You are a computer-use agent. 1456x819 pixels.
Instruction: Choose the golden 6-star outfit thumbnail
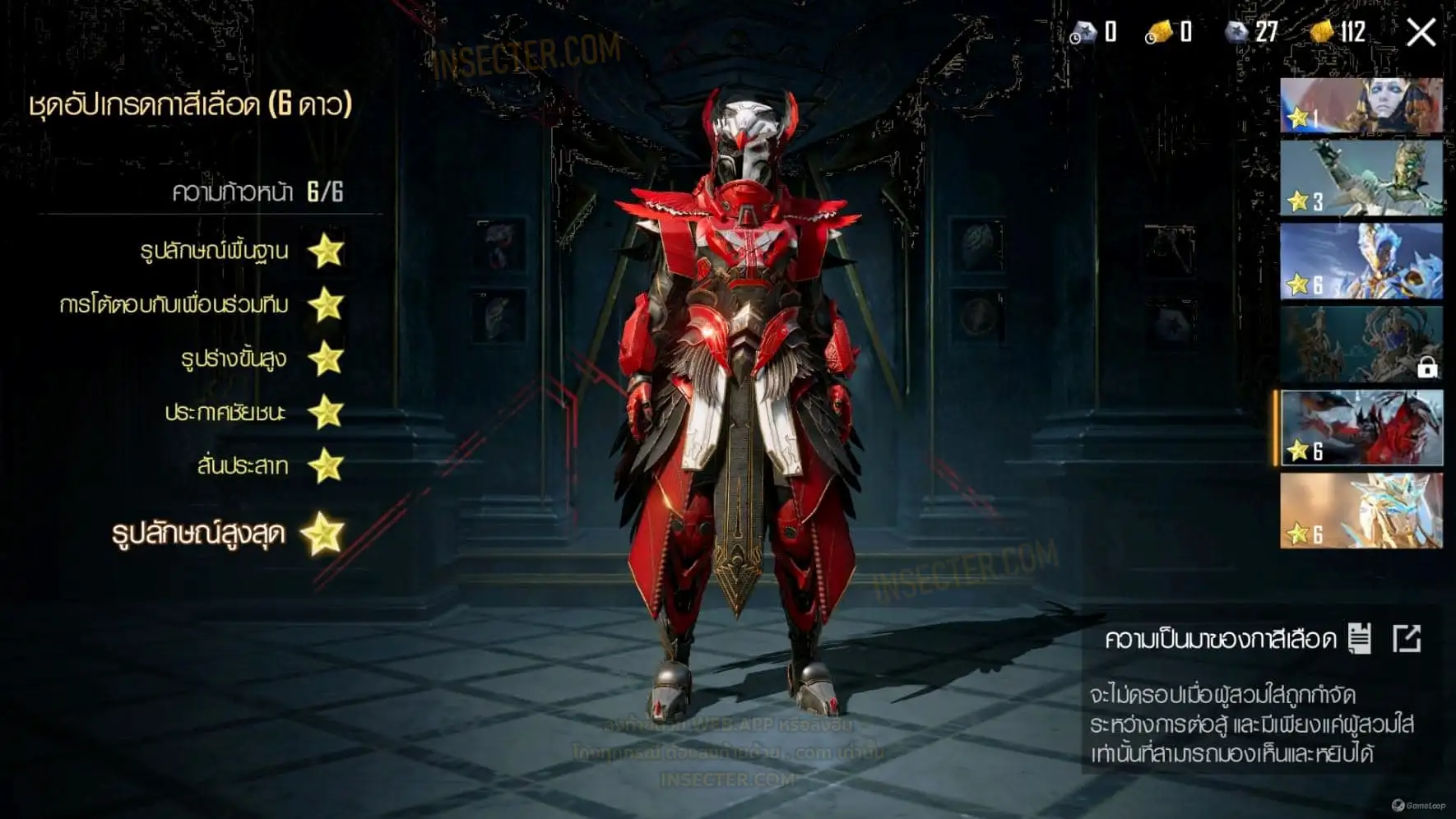(1361, 511)
